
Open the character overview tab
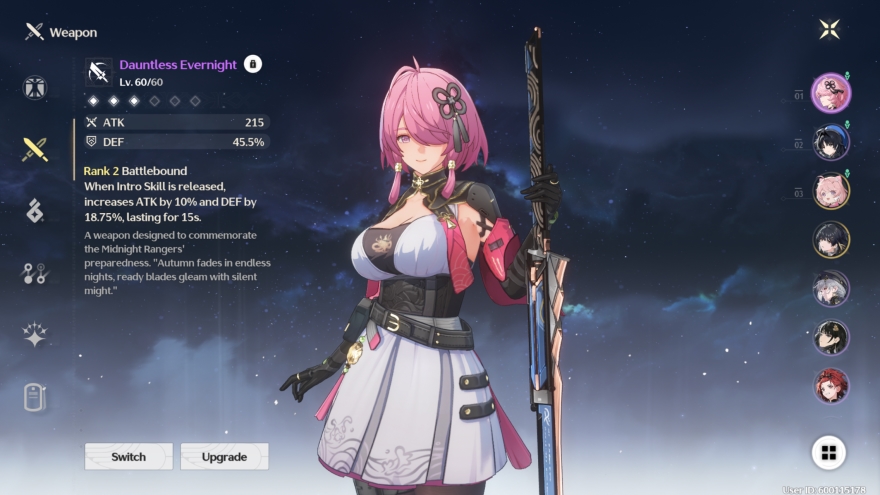click(35, 88)
